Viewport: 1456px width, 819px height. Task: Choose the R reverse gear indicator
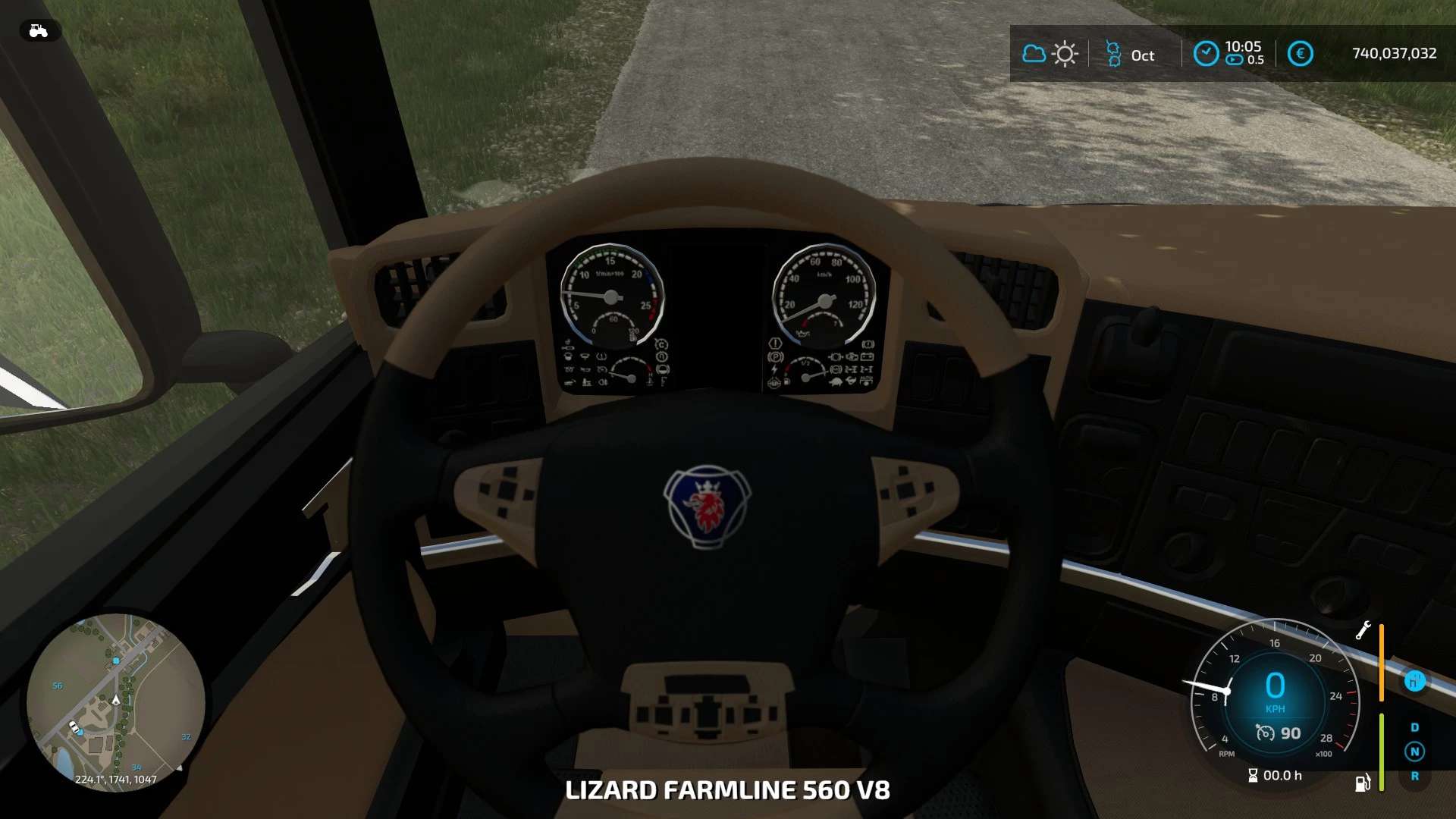click(x=1414, y=777)
